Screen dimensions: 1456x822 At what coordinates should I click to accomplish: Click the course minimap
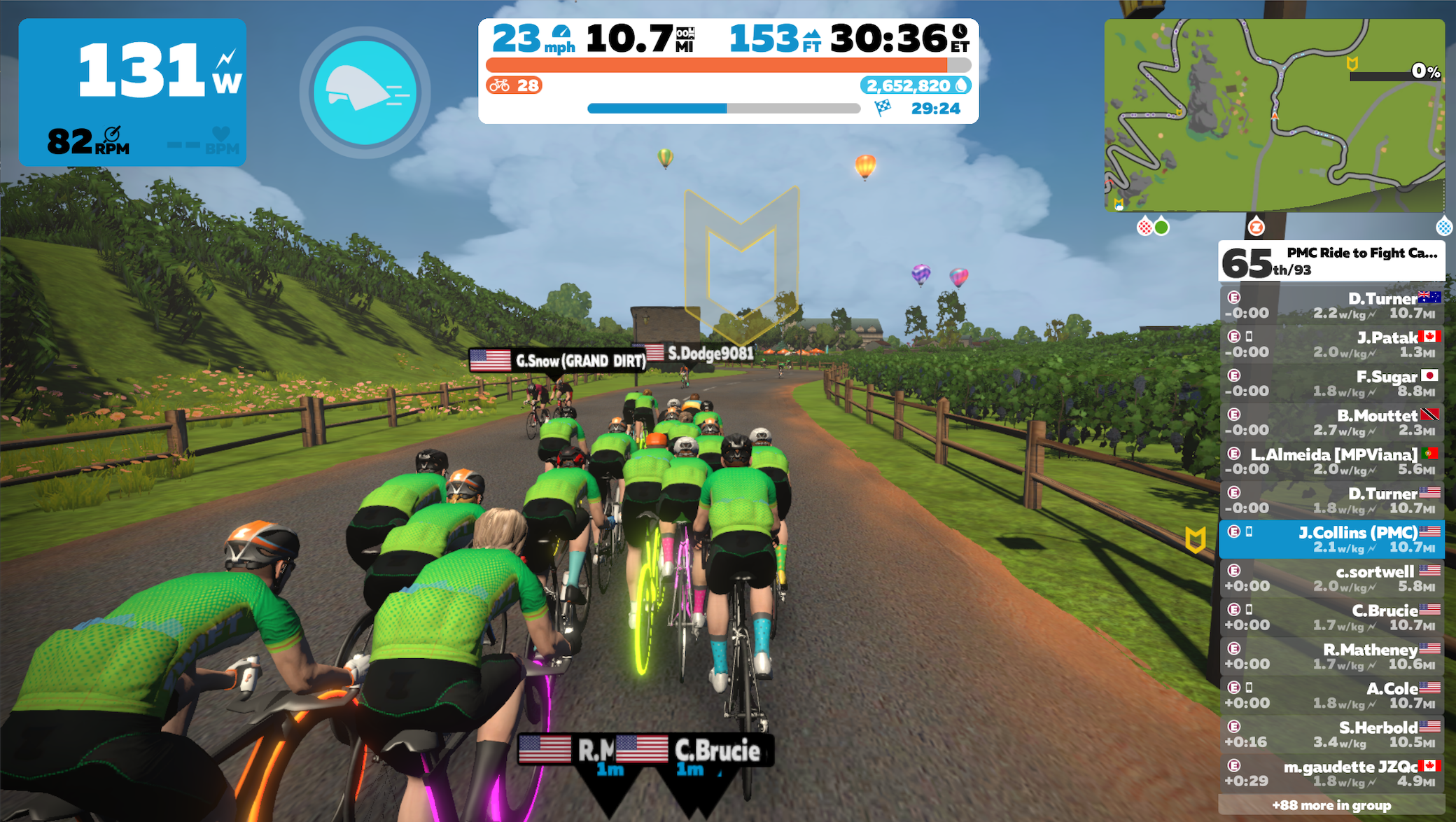[1273, 116]
